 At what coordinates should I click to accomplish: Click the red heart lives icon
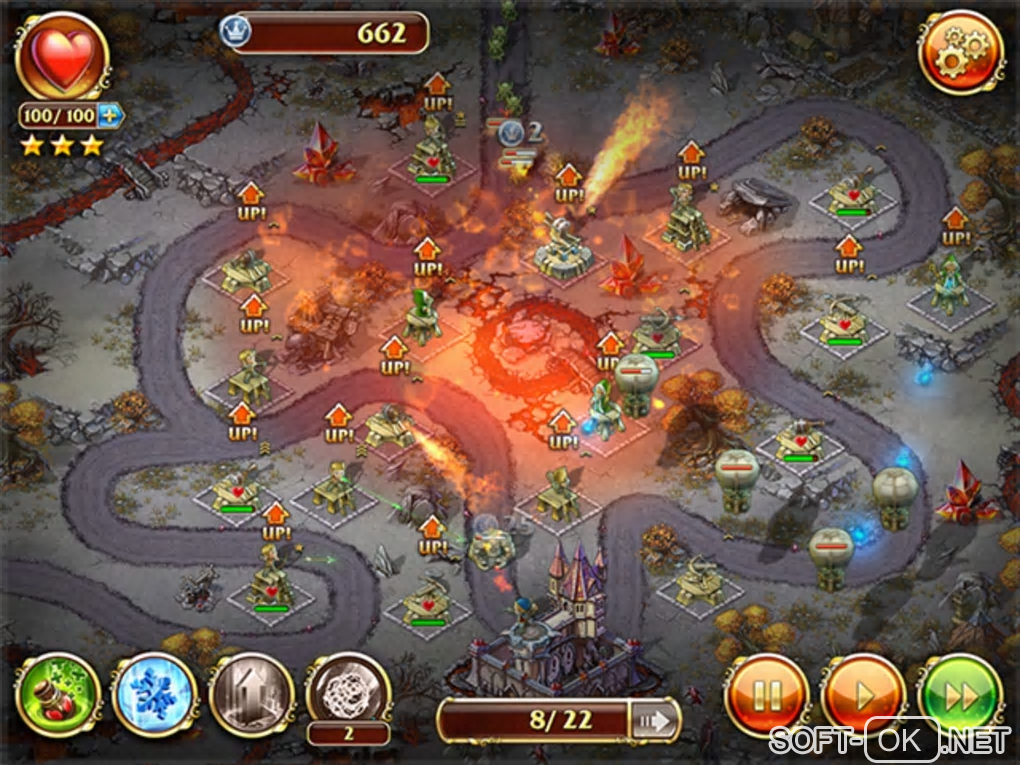point(62,56)
